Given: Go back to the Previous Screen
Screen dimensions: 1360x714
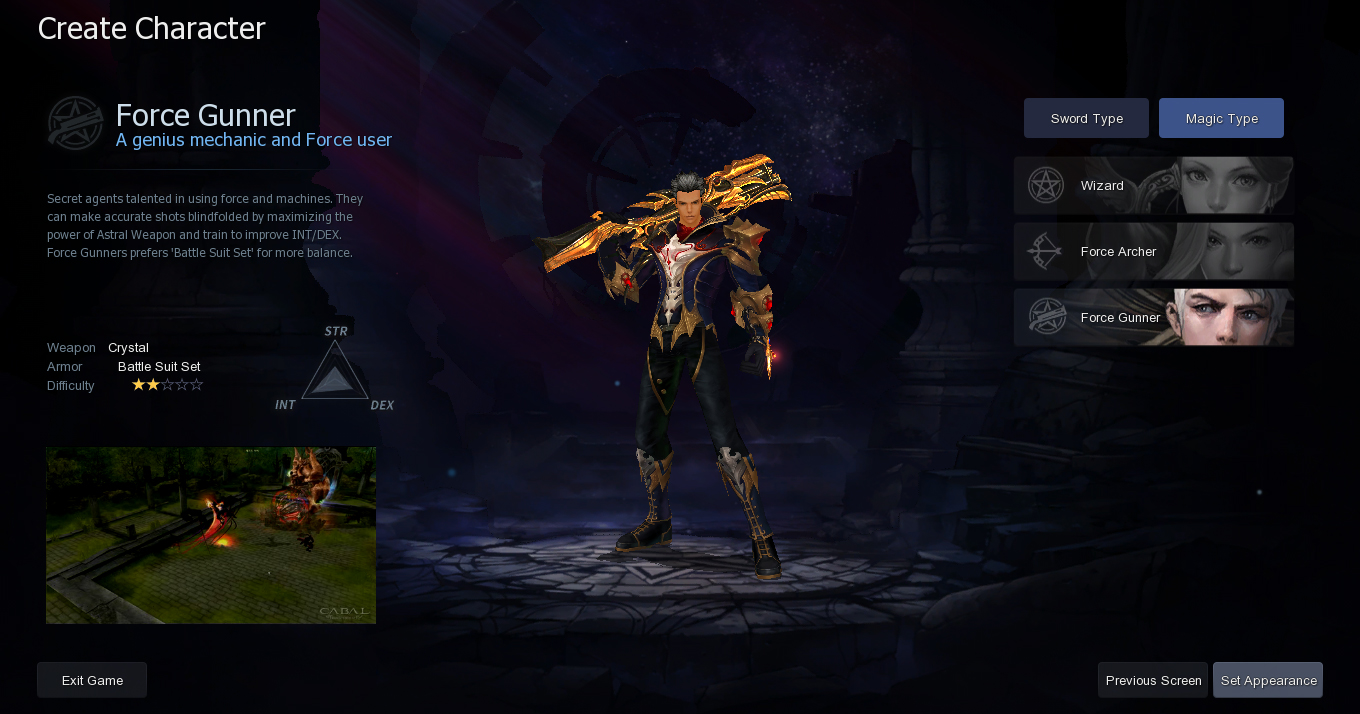Looking at the screenshot, I should click(x=1153, y=680).
